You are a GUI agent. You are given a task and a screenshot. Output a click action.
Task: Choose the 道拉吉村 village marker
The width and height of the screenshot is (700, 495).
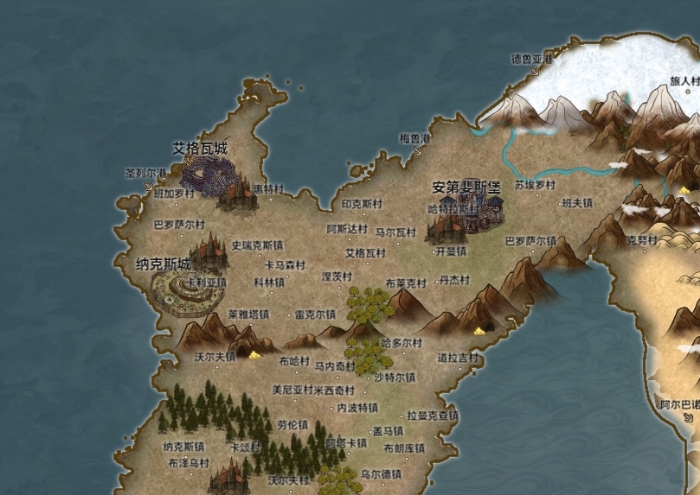coord(457,357)
